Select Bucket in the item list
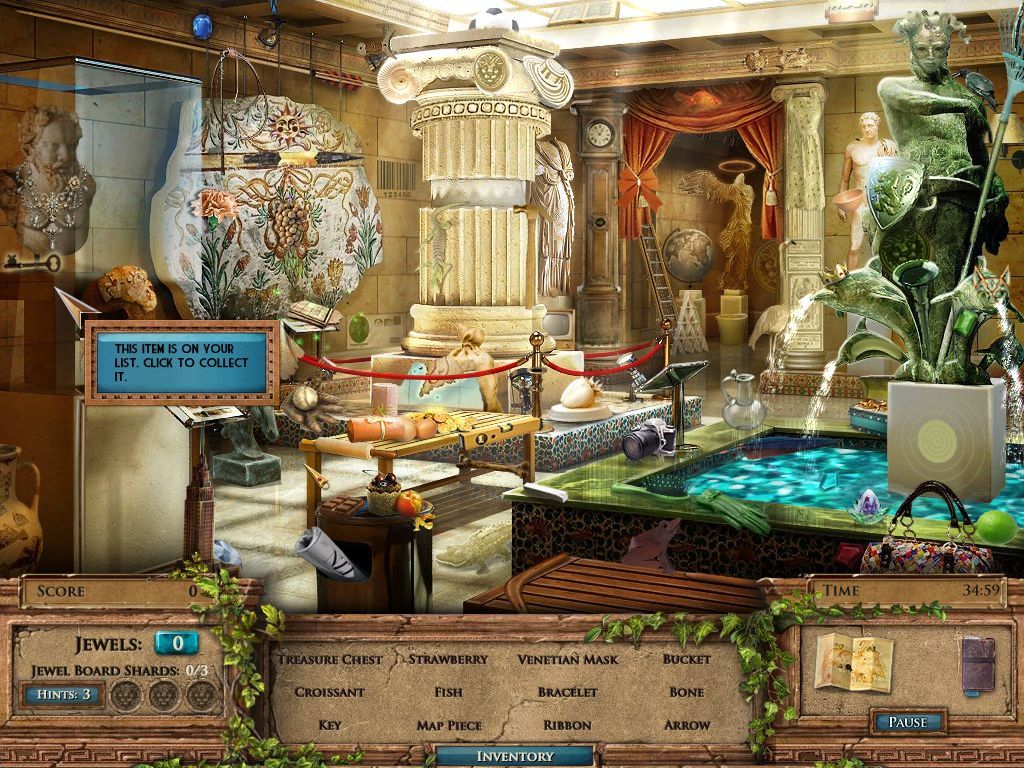 (687, 659)
